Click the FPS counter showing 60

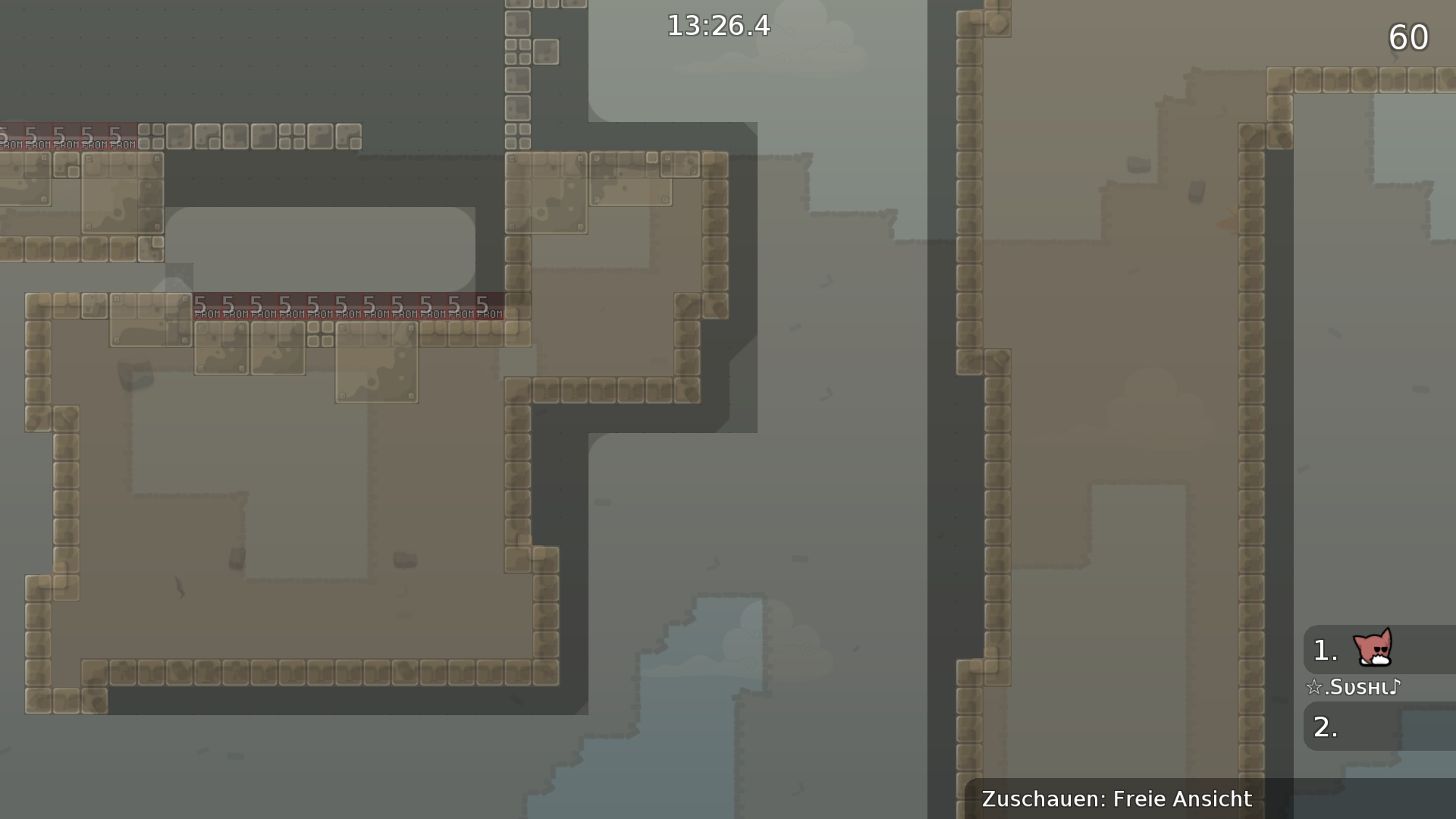point(1407,36)
